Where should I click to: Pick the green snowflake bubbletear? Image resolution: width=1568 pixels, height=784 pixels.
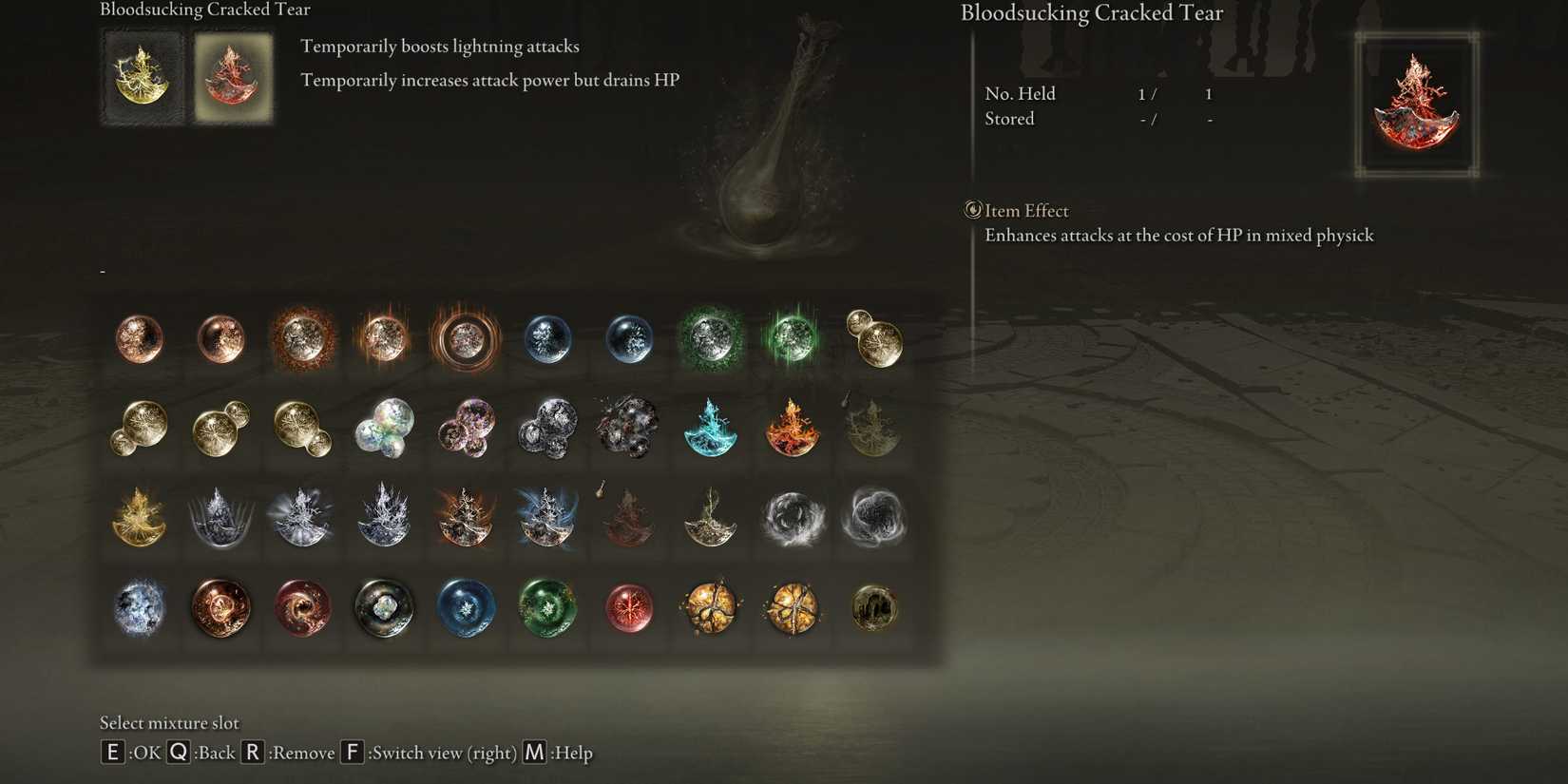[x=547, y=610]
